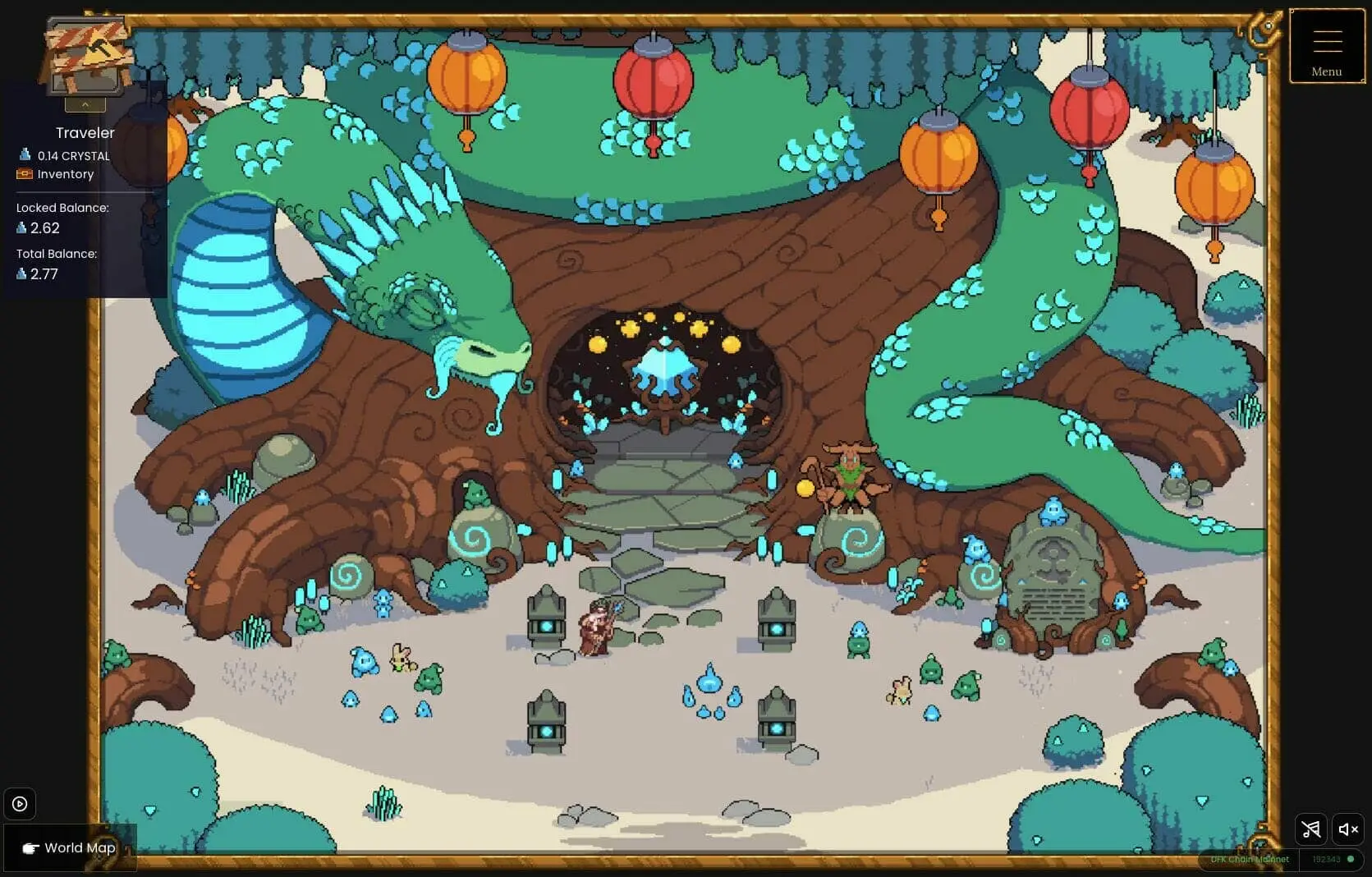
Task: Click the Menu hamburger icon
Action: [1325, 39]
